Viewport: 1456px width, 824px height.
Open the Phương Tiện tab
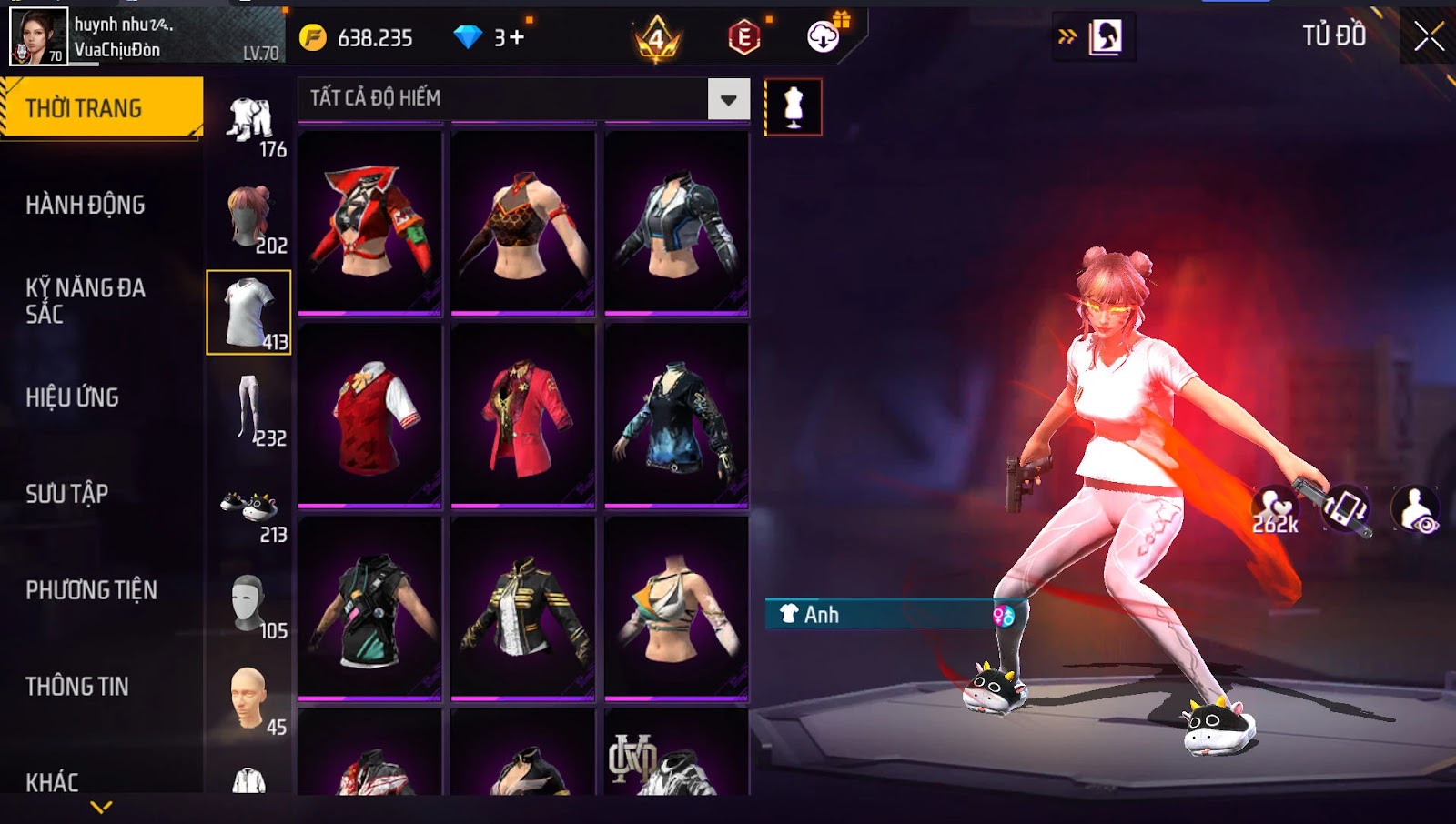click(91, 590)
